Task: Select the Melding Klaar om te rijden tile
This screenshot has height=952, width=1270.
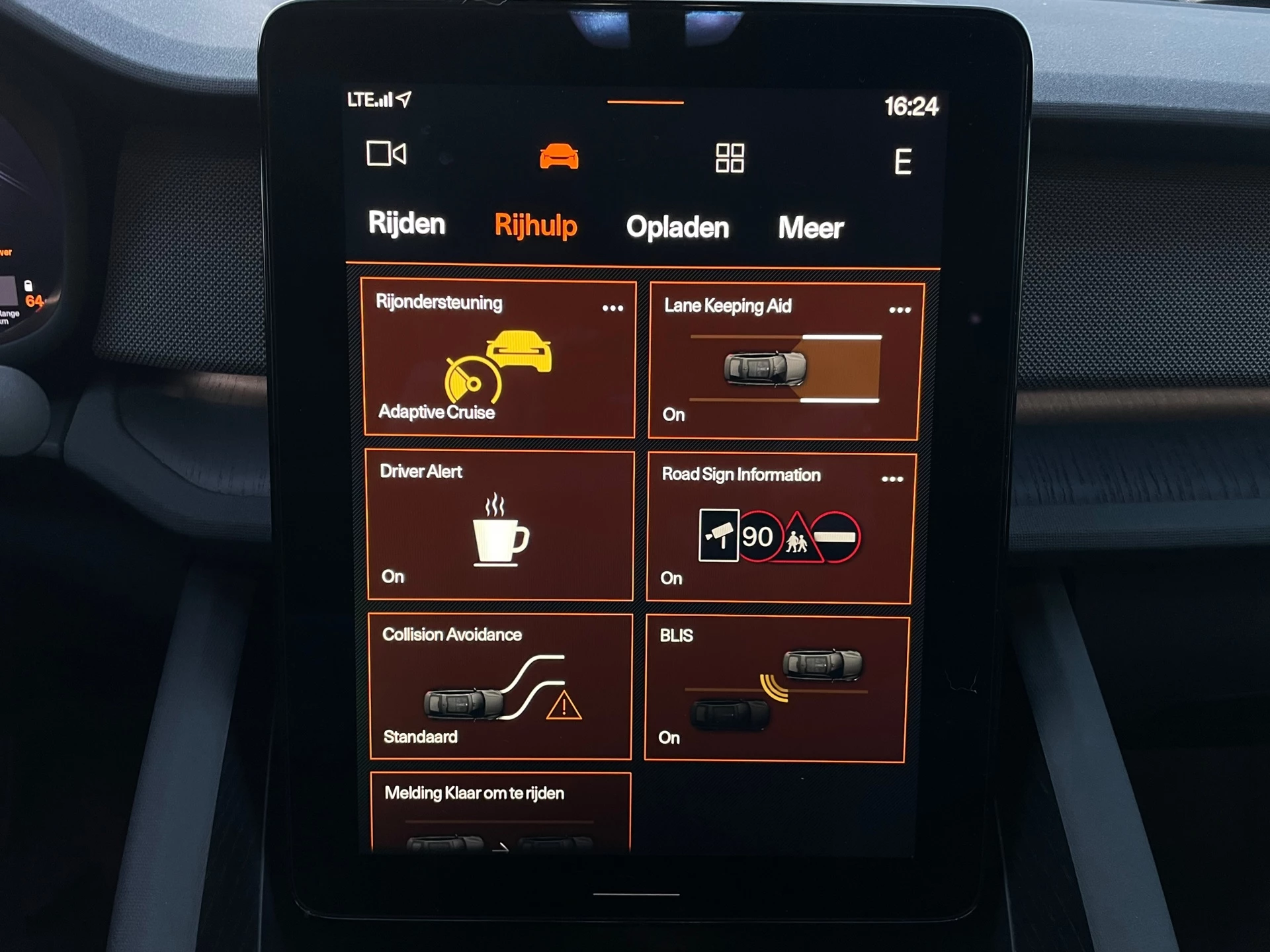Action: click(x=500, y=812)
